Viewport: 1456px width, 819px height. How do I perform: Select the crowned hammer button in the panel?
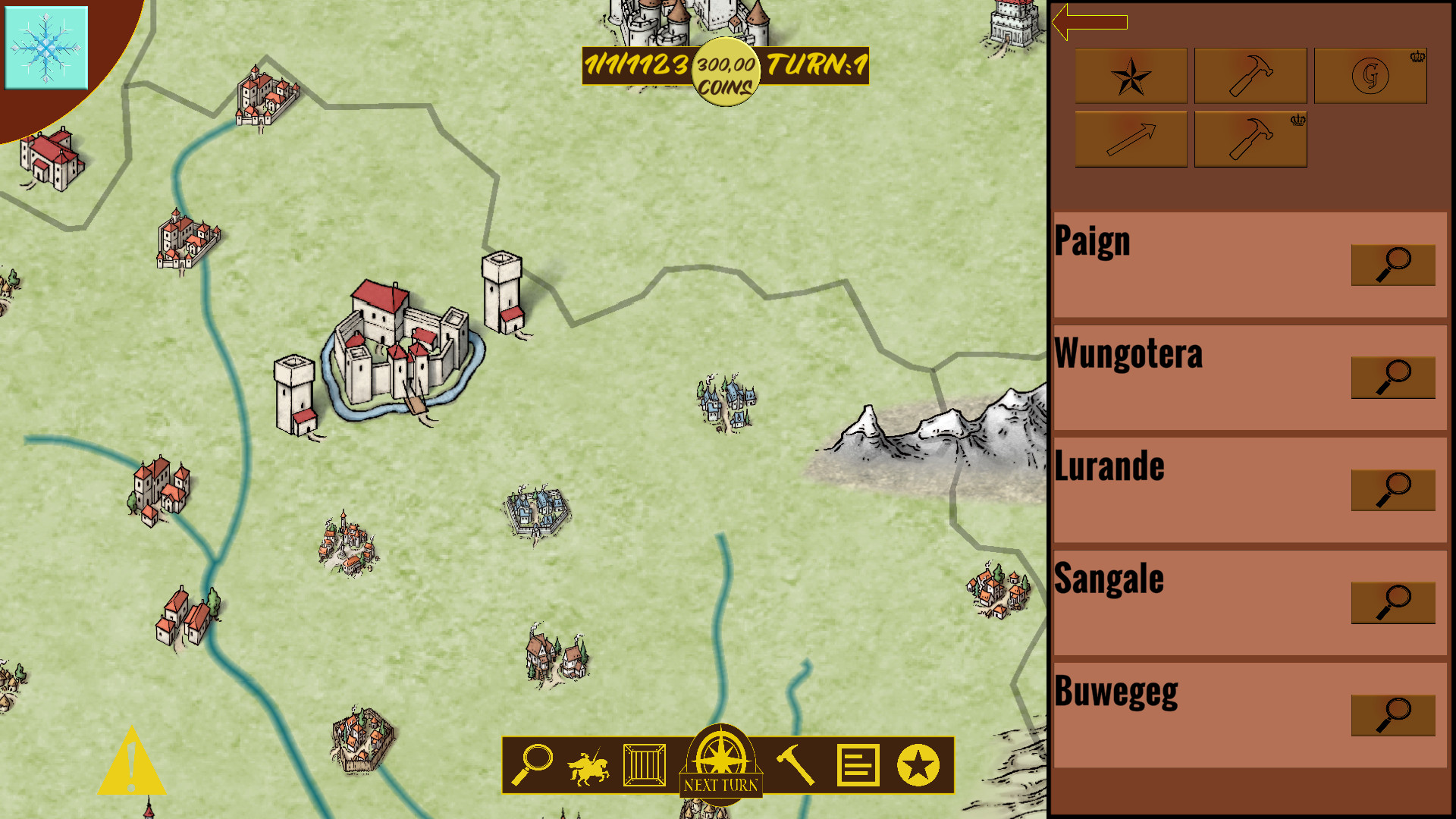(1250, 139)
